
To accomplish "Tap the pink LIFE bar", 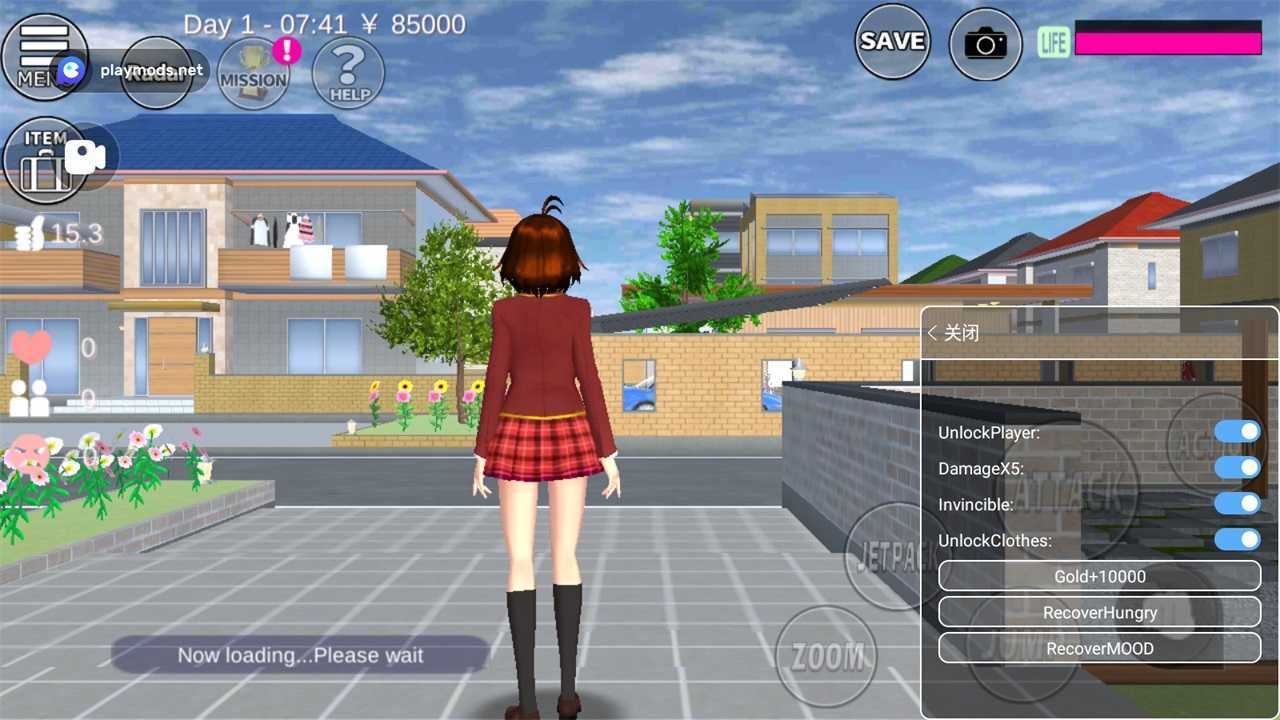I will coord(1170,42).
